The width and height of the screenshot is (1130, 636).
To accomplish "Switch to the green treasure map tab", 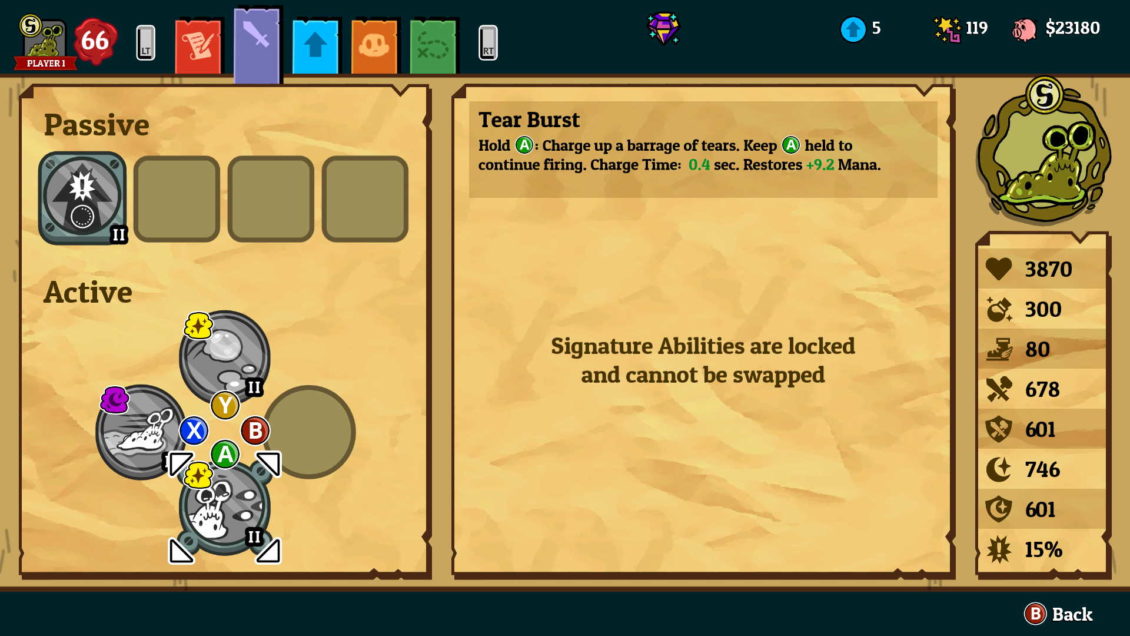I will point(433,47).
